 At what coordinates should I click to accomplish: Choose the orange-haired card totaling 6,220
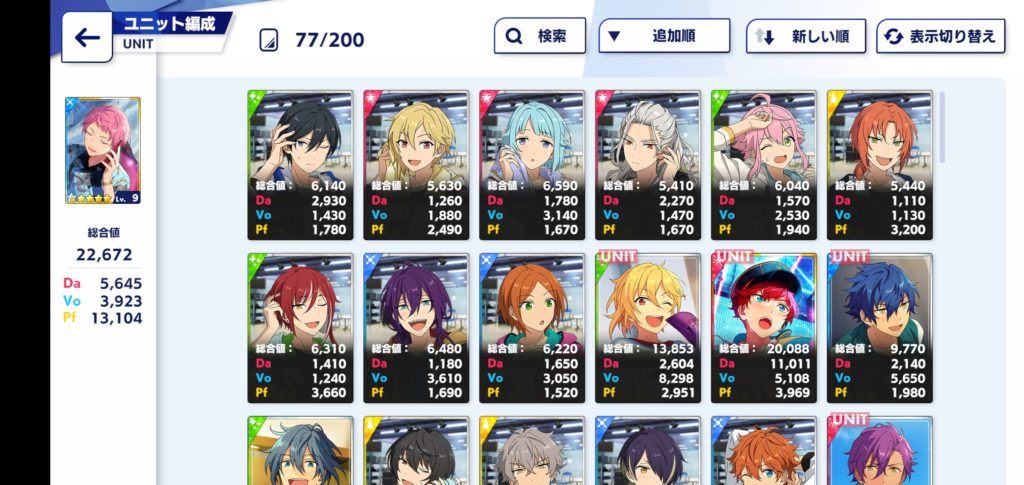532,328
